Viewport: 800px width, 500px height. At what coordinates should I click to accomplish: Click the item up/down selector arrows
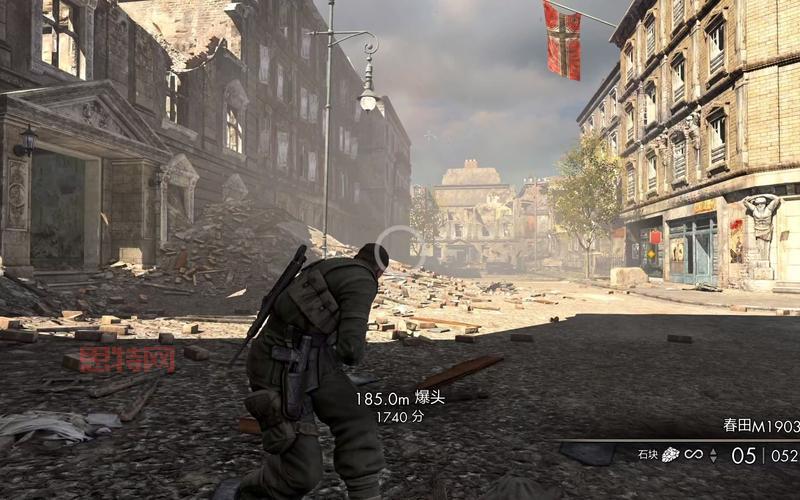(713, 455)
